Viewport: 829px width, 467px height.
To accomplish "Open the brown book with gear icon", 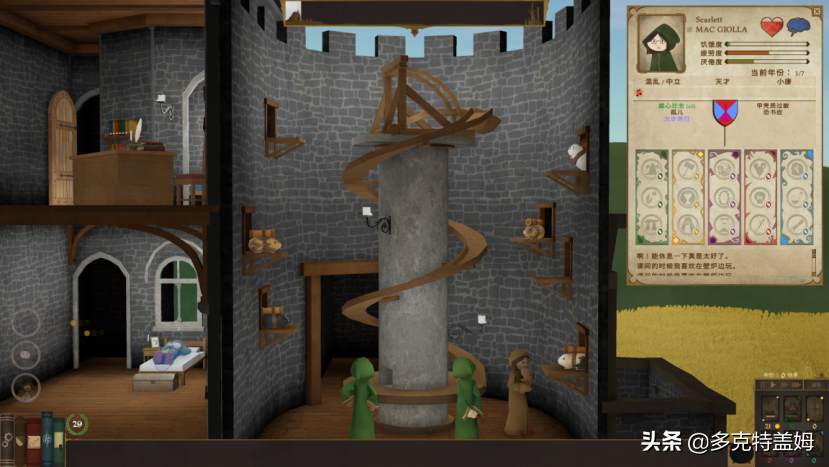I will (9, 439).
